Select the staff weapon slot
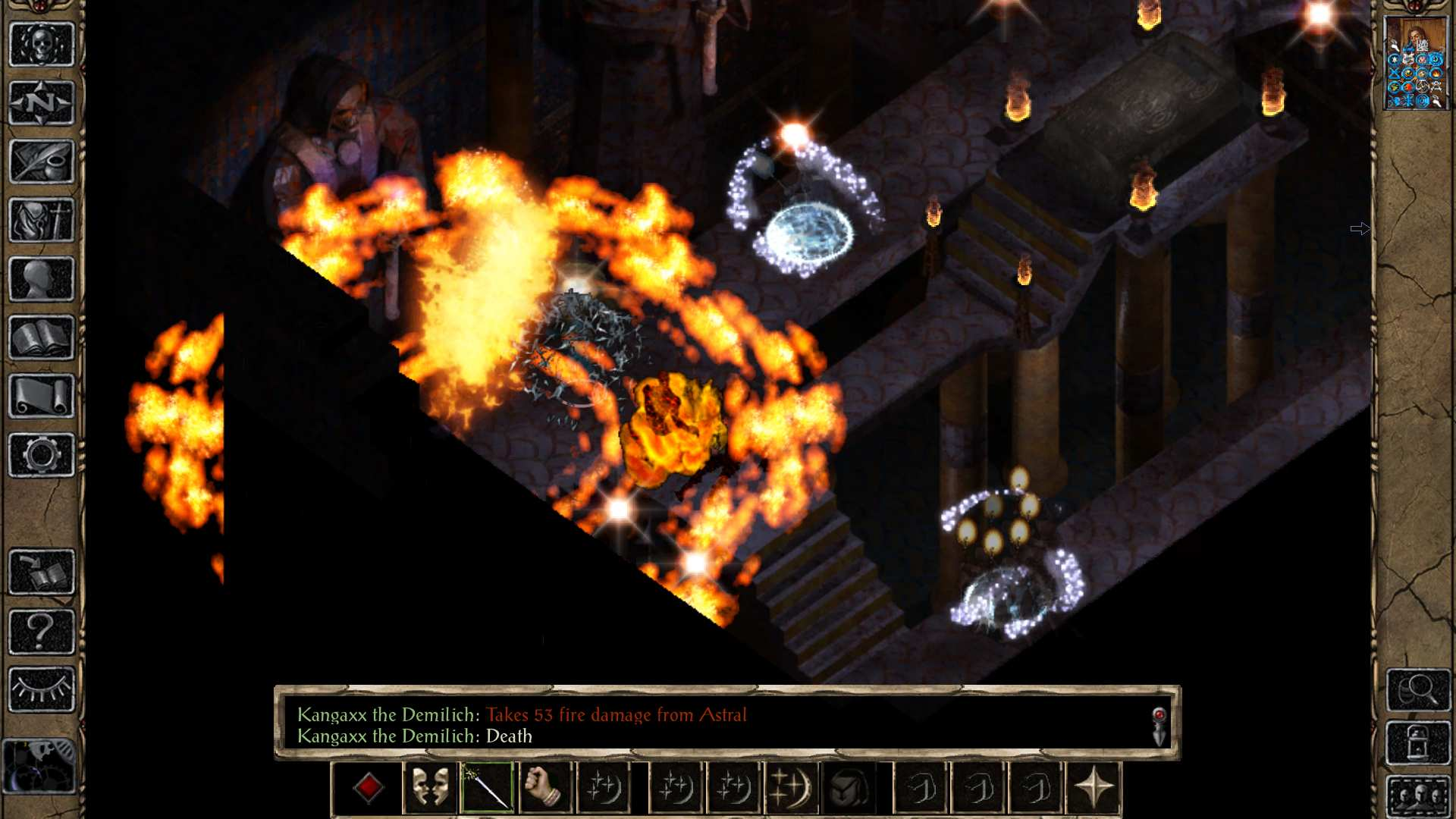Image resolution: width=1456 pixels, height=819 pixels. 487,788
